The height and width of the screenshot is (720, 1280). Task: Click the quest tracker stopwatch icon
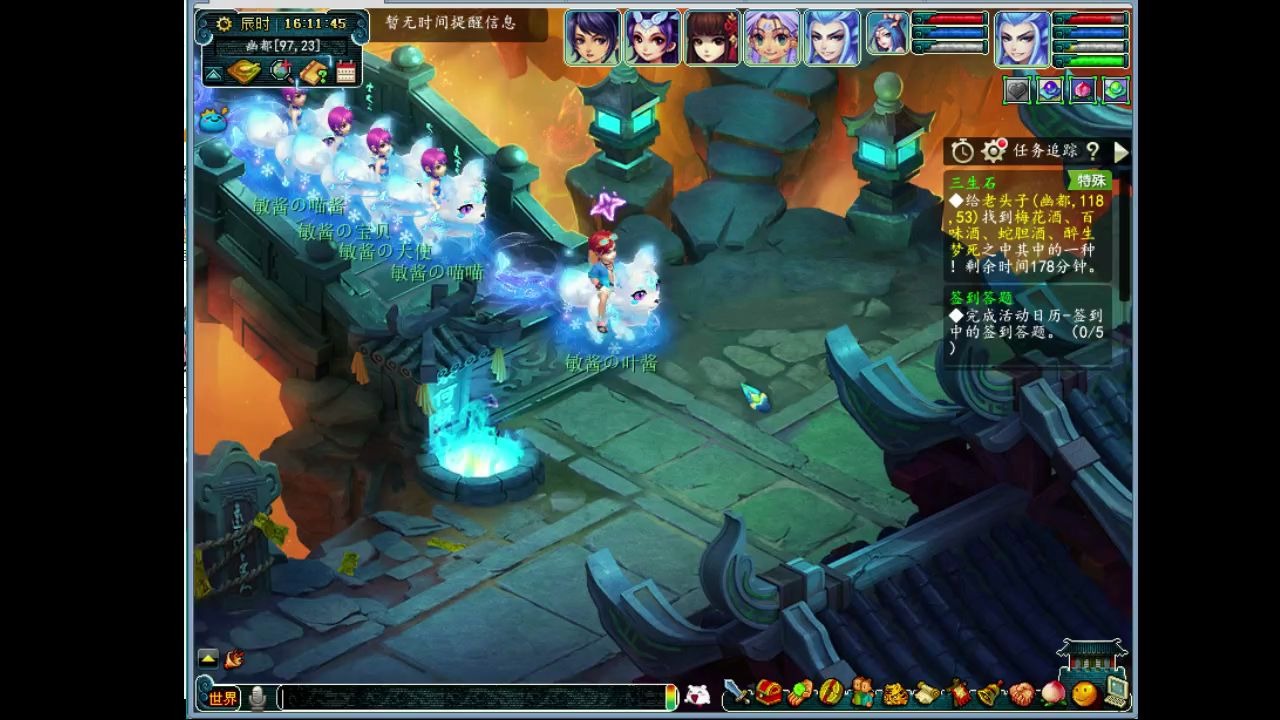(x=962, y=151)
